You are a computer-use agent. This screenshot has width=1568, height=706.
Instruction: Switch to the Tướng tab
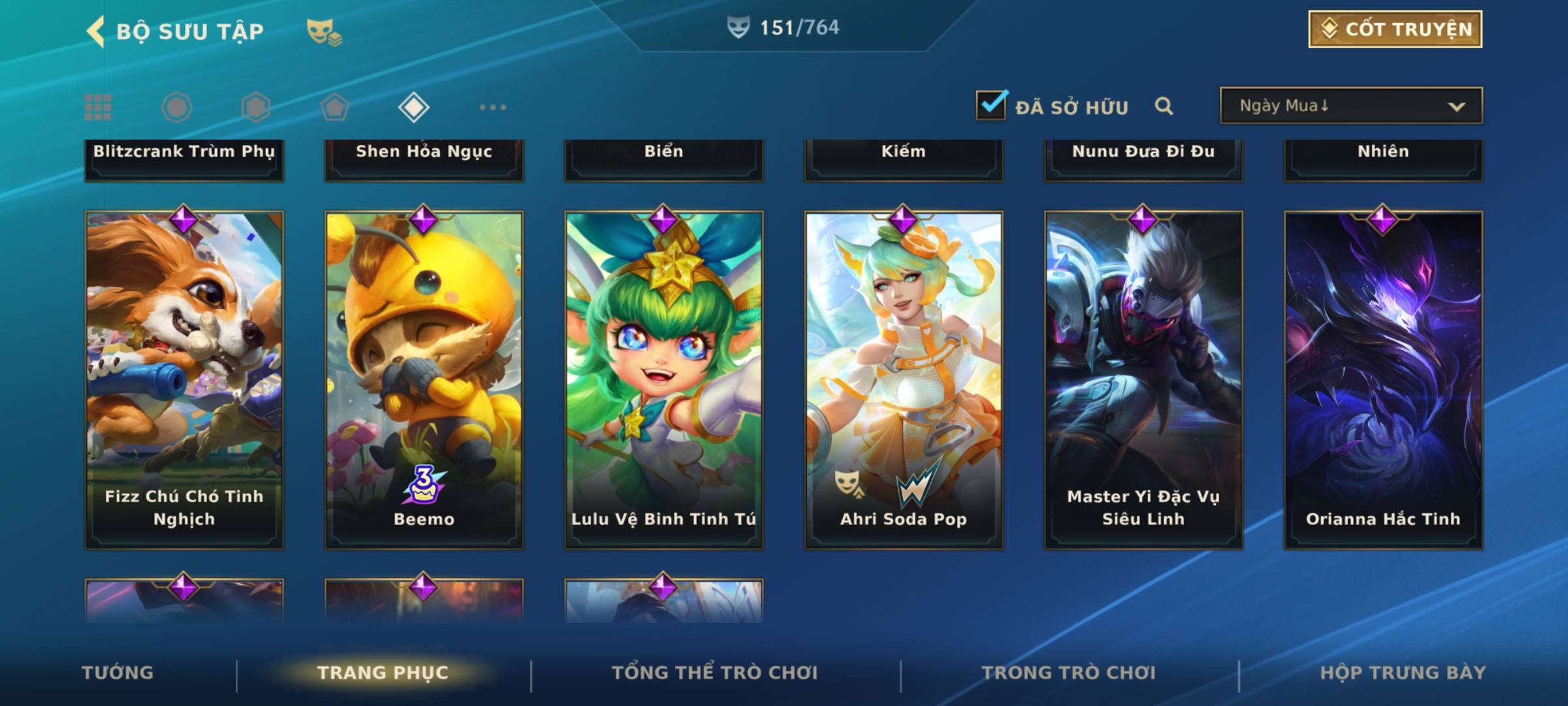tap(118, 673)
